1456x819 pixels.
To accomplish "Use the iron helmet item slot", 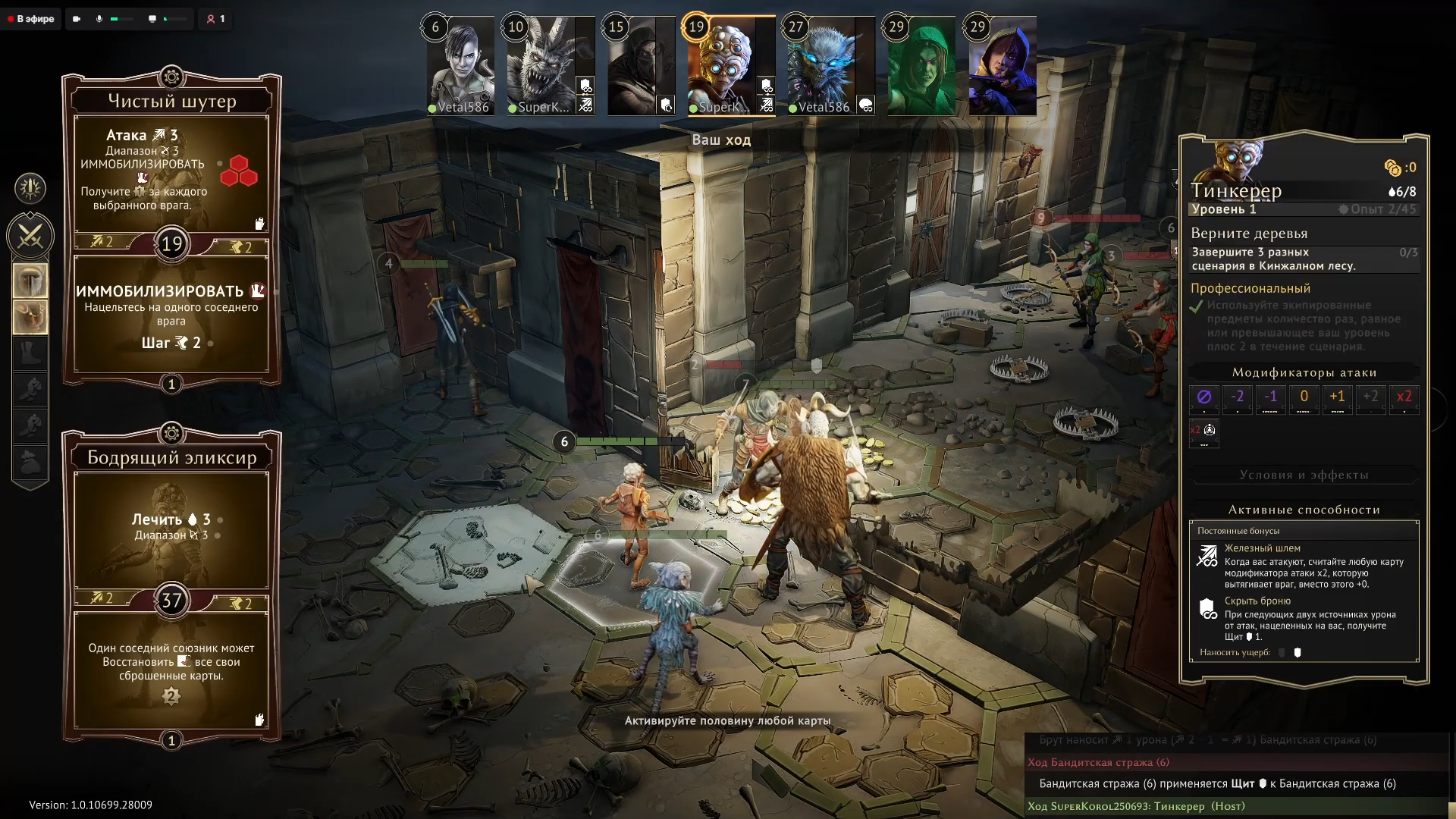I will (x=30, y=281).
